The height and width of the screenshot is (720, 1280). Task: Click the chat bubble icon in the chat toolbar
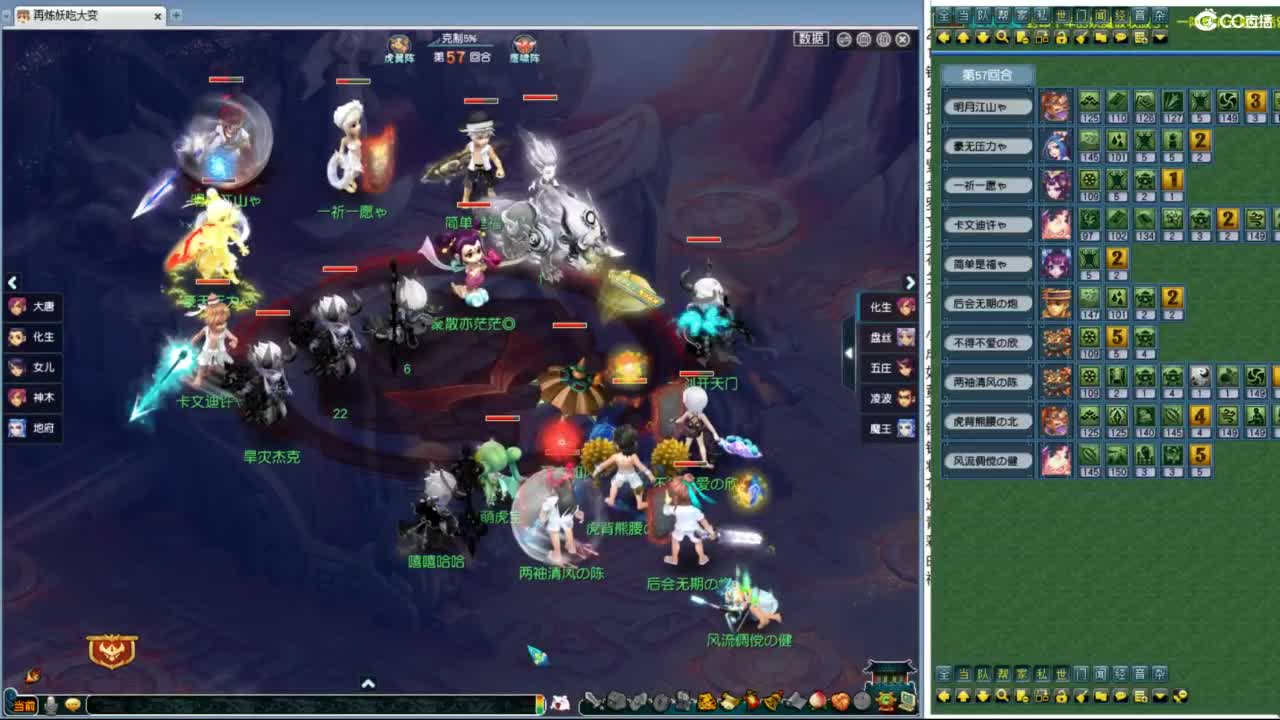[1119, 40]
